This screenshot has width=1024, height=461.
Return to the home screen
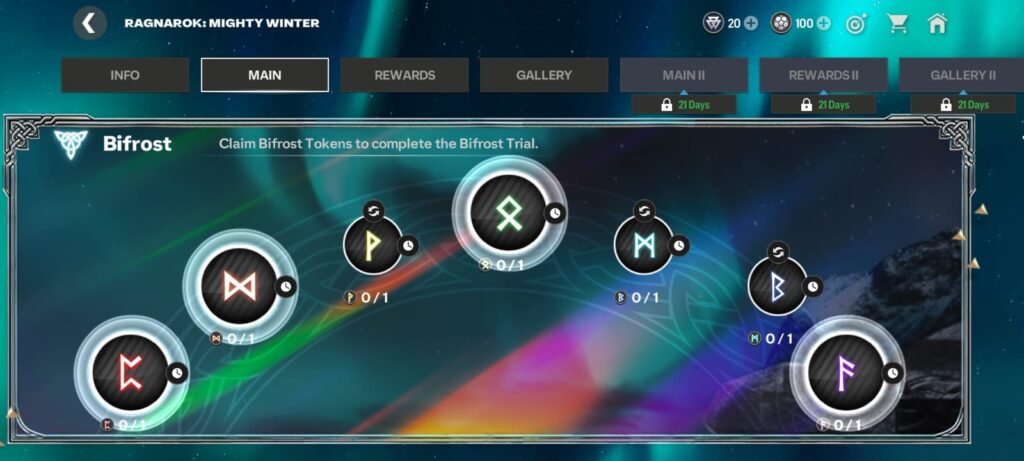click(937, 23)
